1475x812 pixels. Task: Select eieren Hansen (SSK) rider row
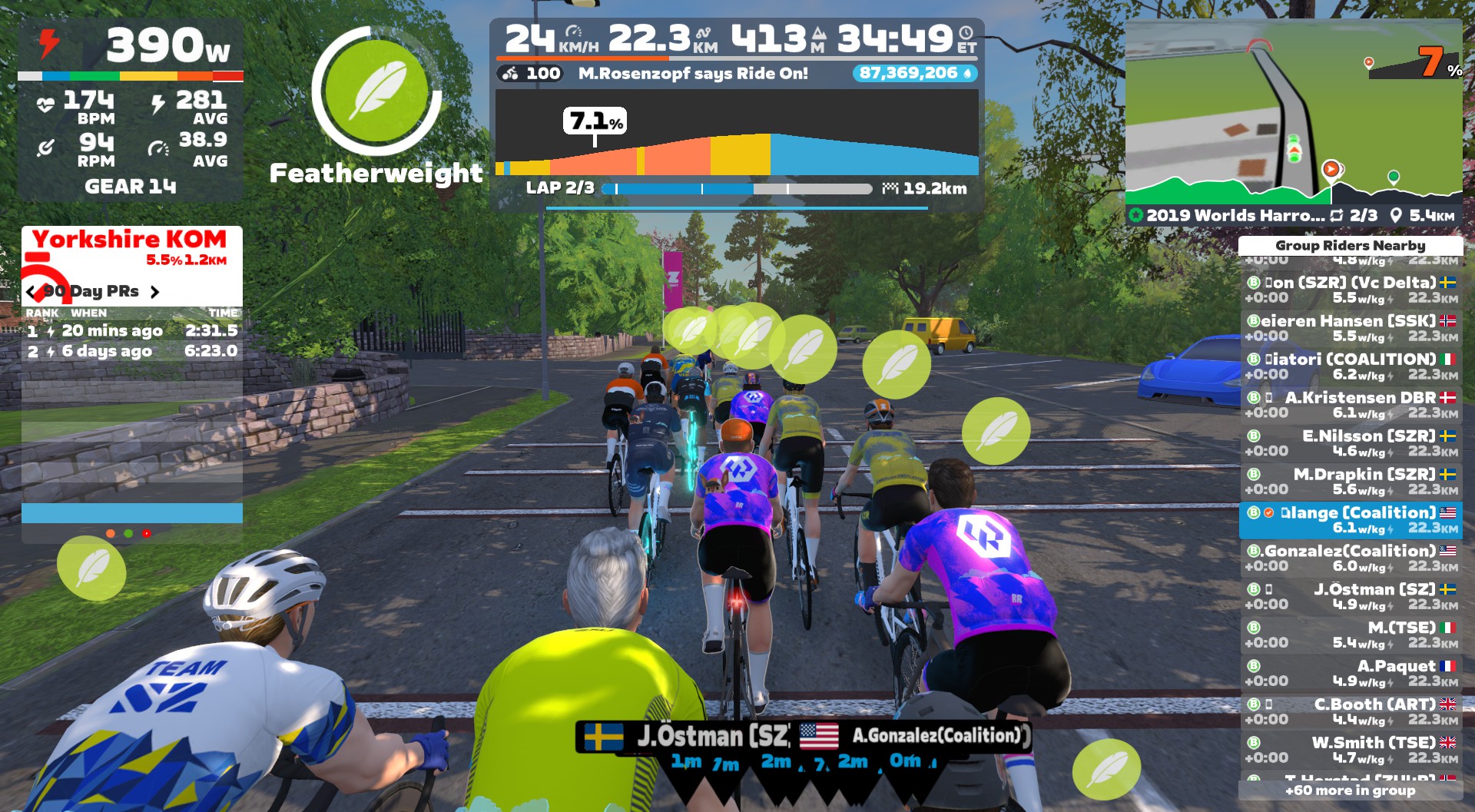coord(1351,328)
